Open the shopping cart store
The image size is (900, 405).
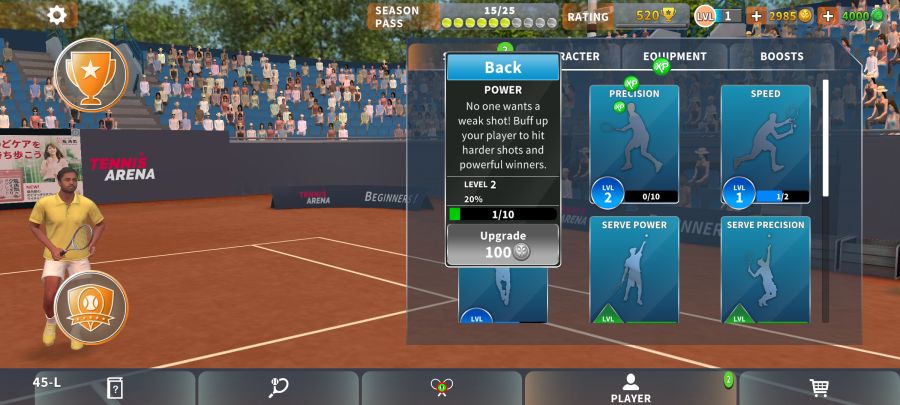click(818, 388)
